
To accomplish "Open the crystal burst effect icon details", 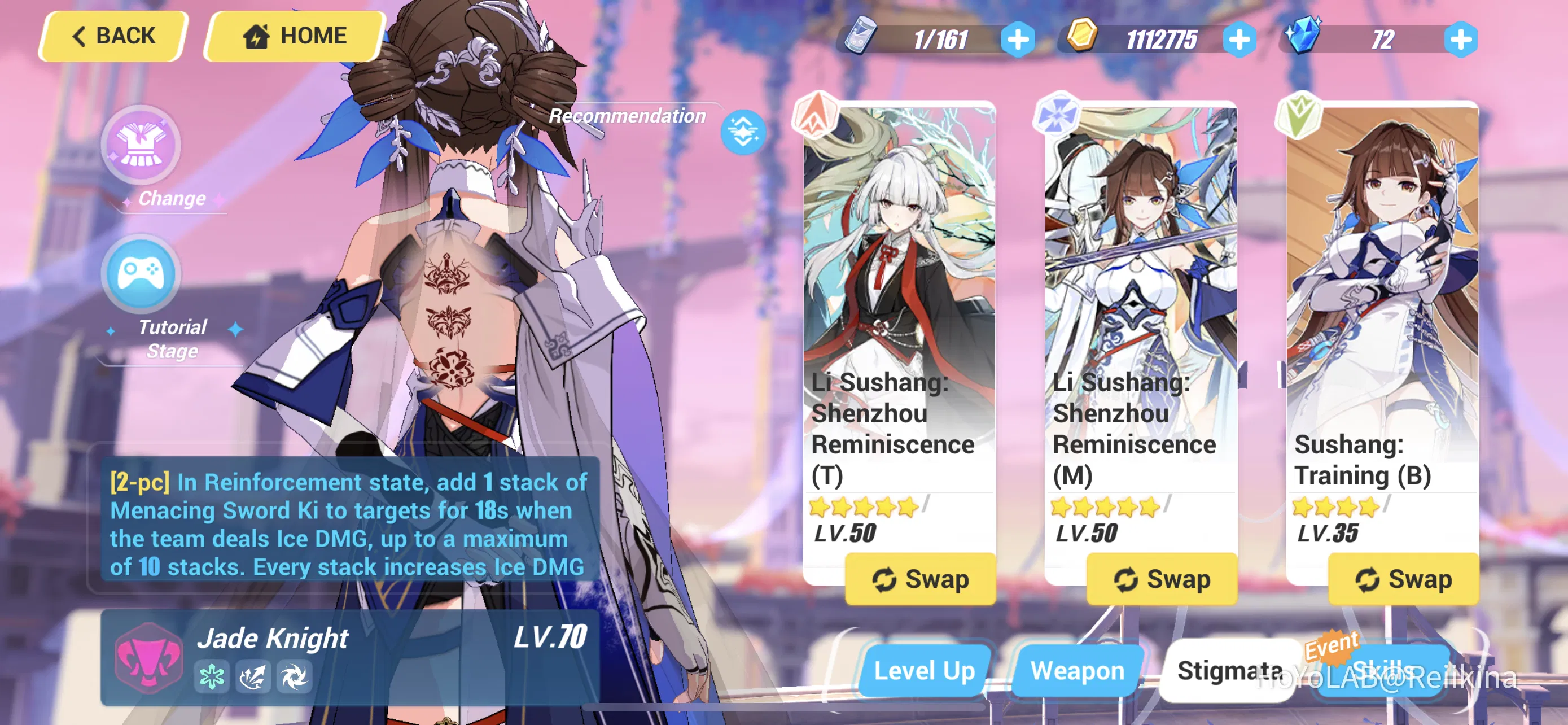I will (253, 676).
